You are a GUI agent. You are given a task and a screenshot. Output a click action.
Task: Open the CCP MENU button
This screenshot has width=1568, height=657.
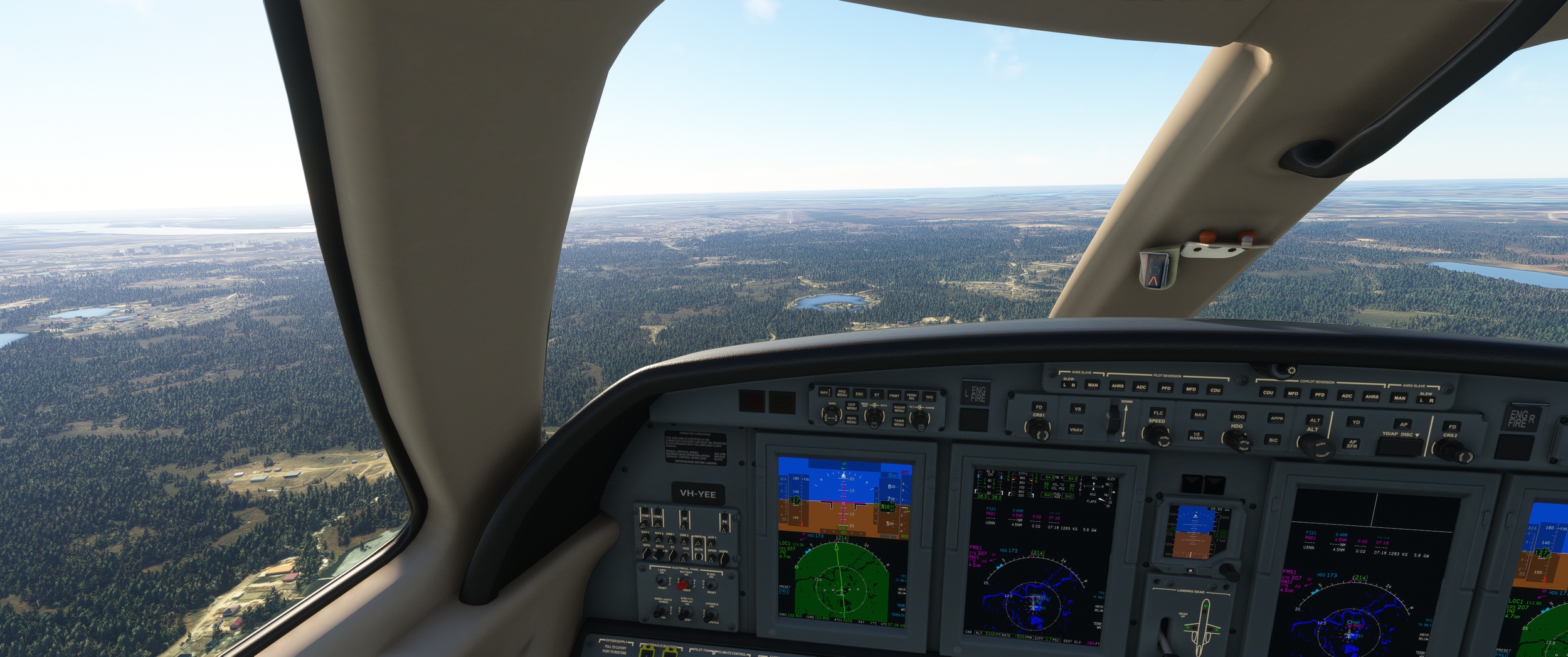(x=852, y=407)
